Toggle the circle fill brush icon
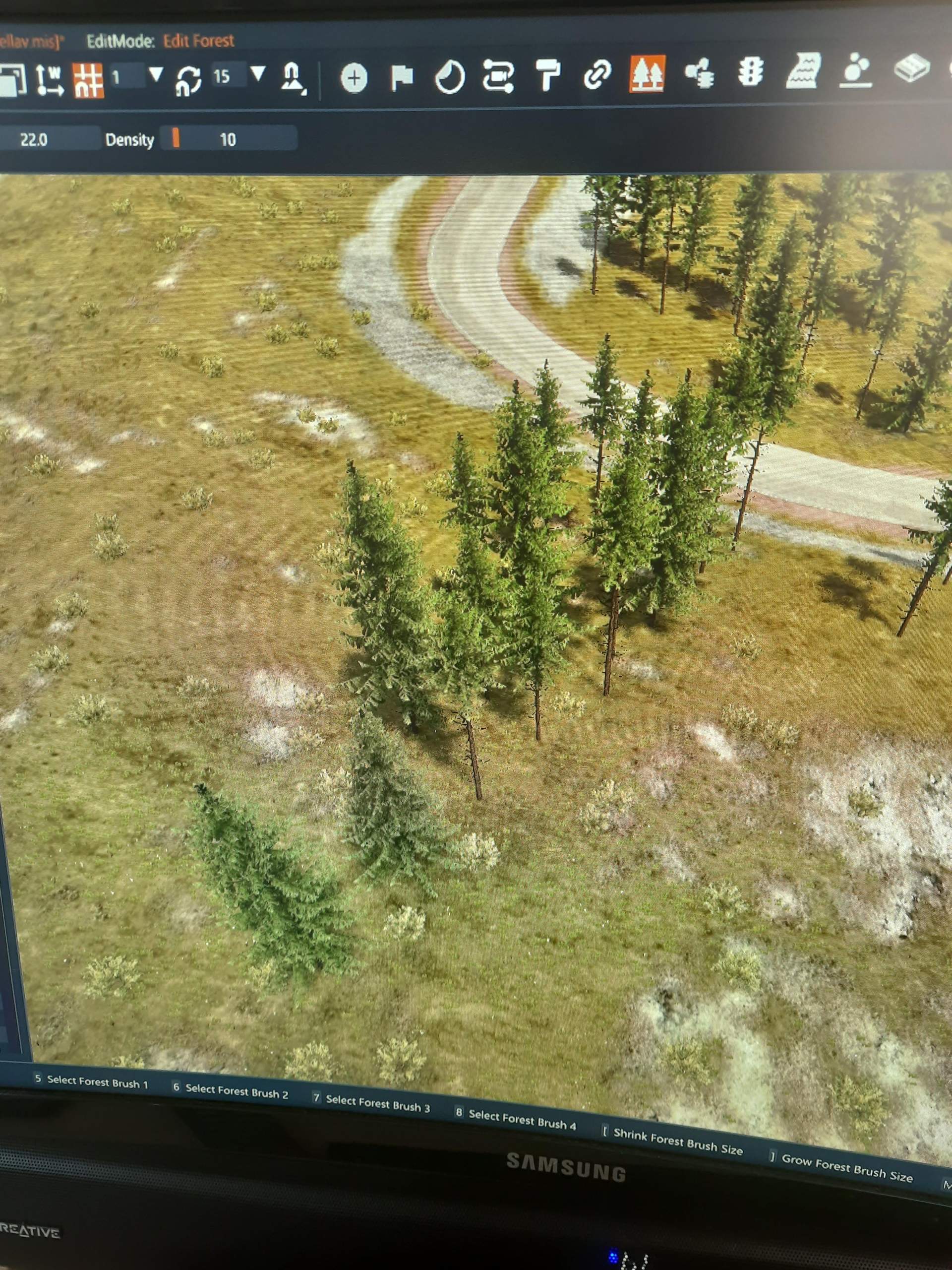Viewport: 952px width, 1270px height. [449, 77]
